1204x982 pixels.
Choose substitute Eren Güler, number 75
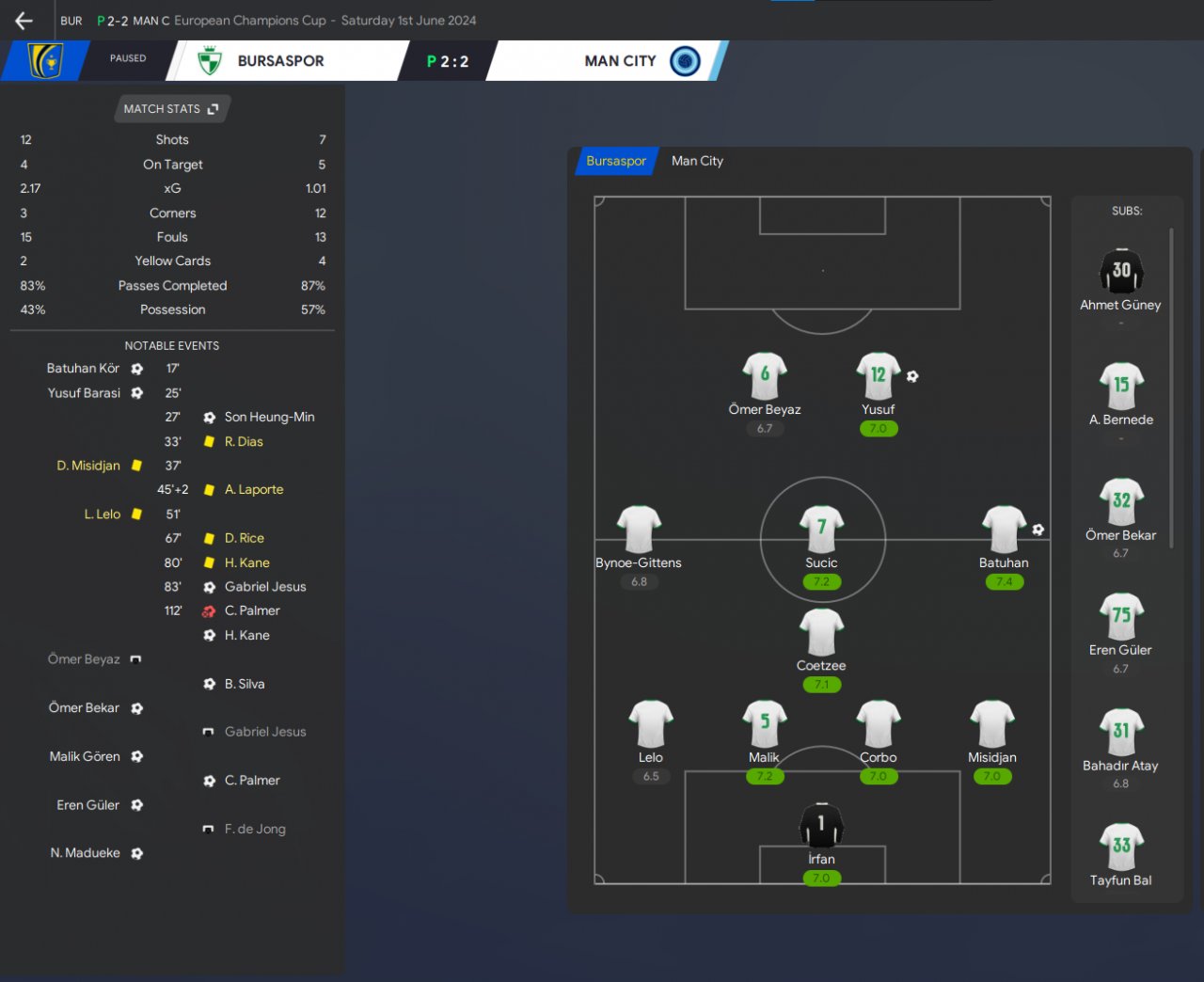1120,618
